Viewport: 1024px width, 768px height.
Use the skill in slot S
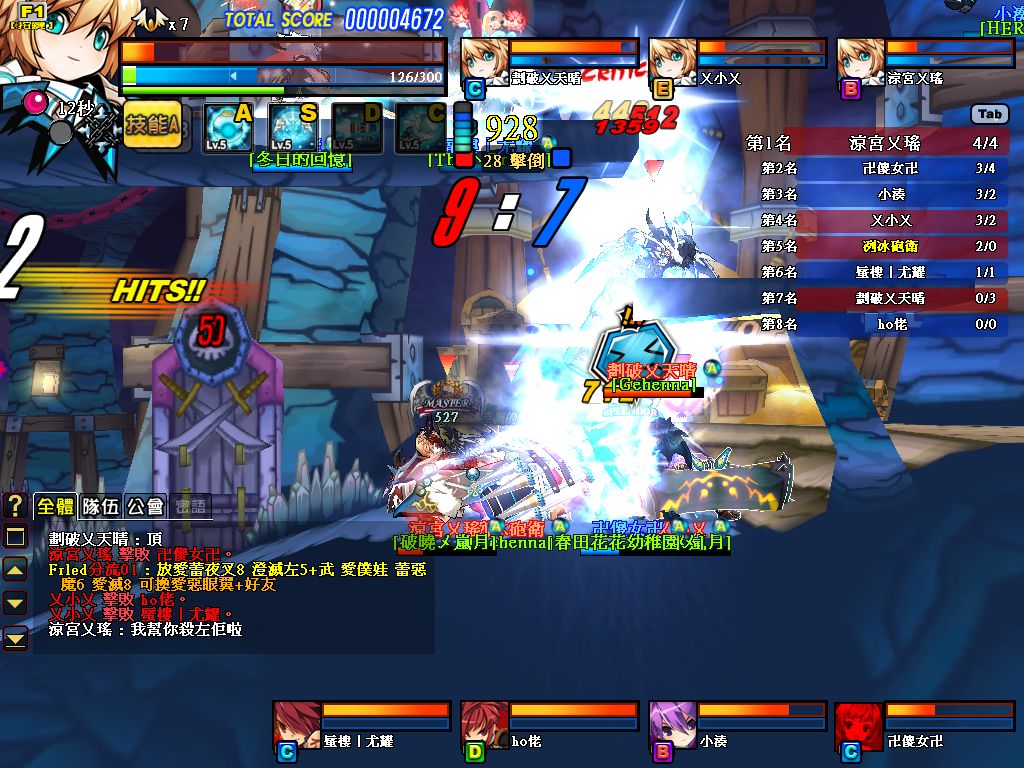pyautogui.click(x=293, y=127)
